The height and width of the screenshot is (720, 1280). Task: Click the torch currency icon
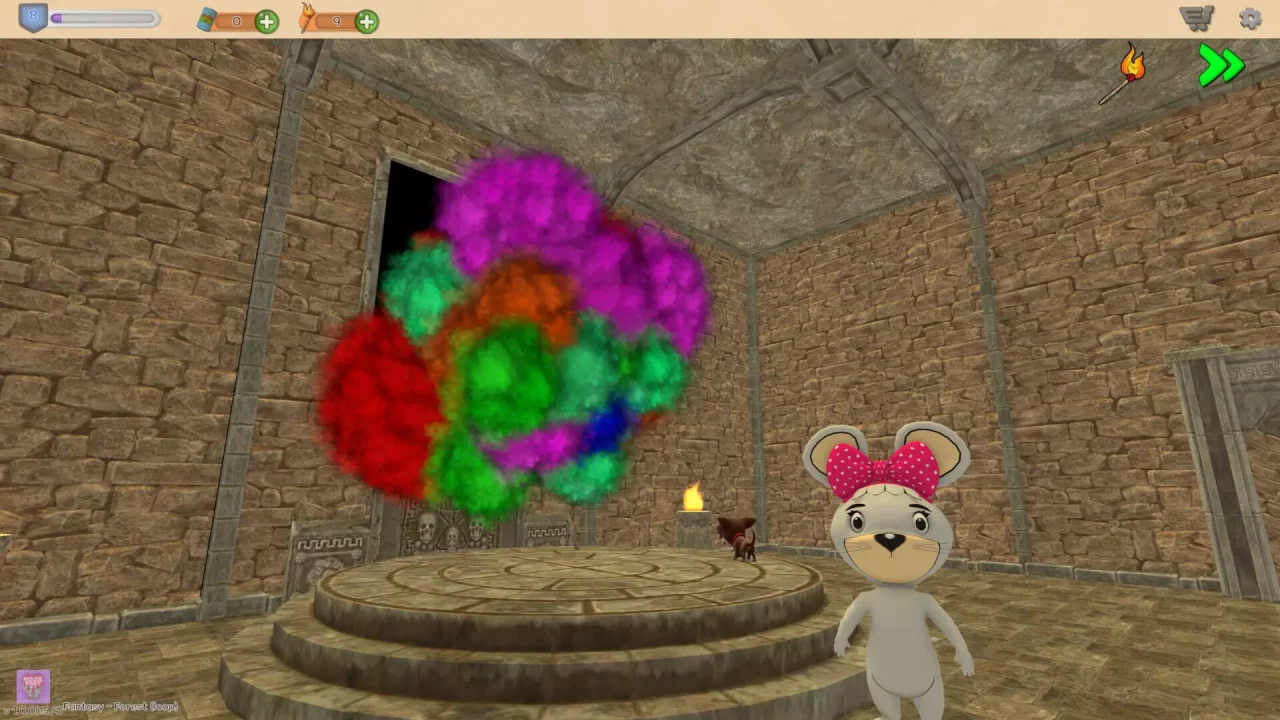point(308,20)
